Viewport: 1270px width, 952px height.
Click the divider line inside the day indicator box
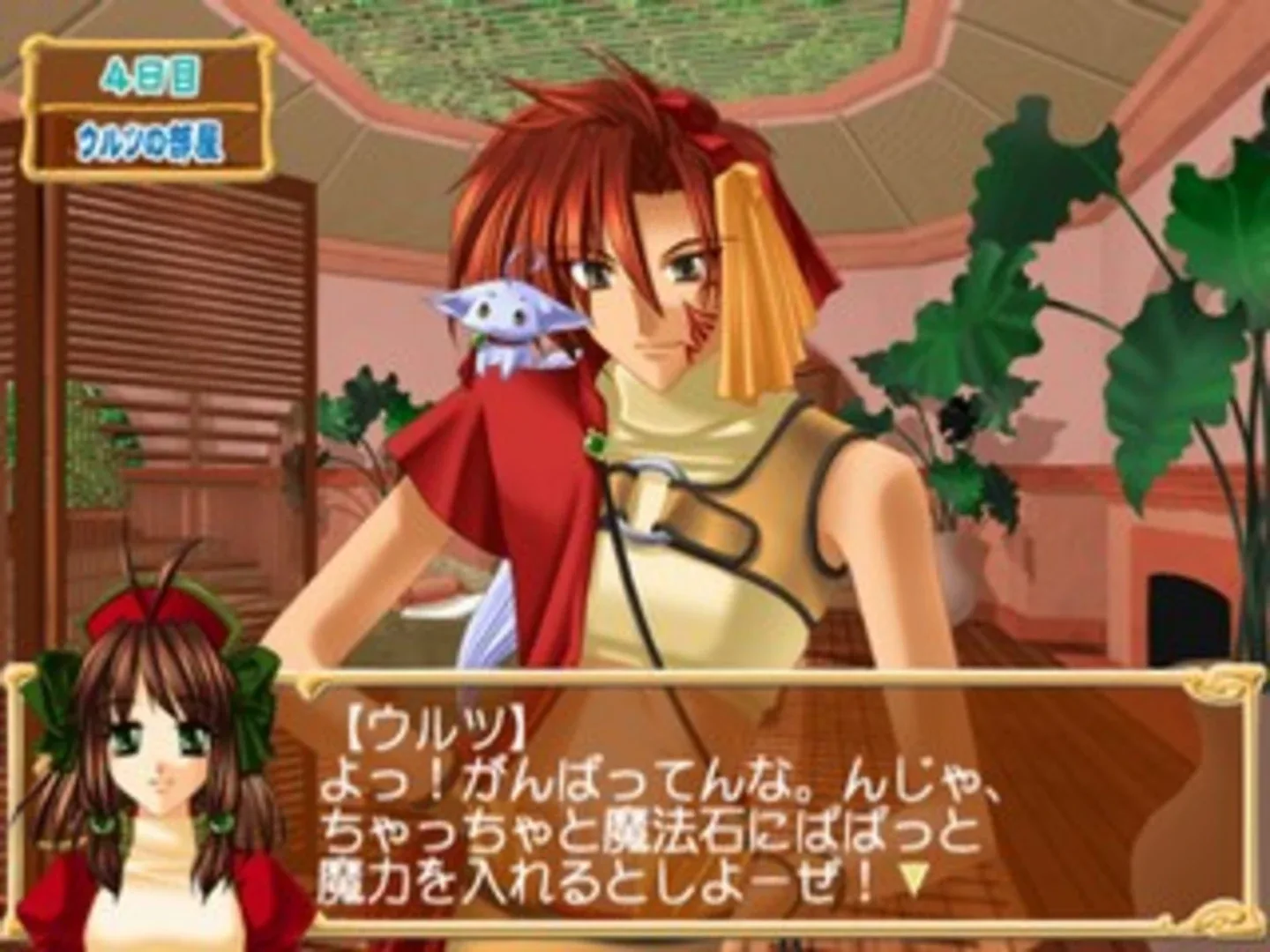(x=152, y=106)
